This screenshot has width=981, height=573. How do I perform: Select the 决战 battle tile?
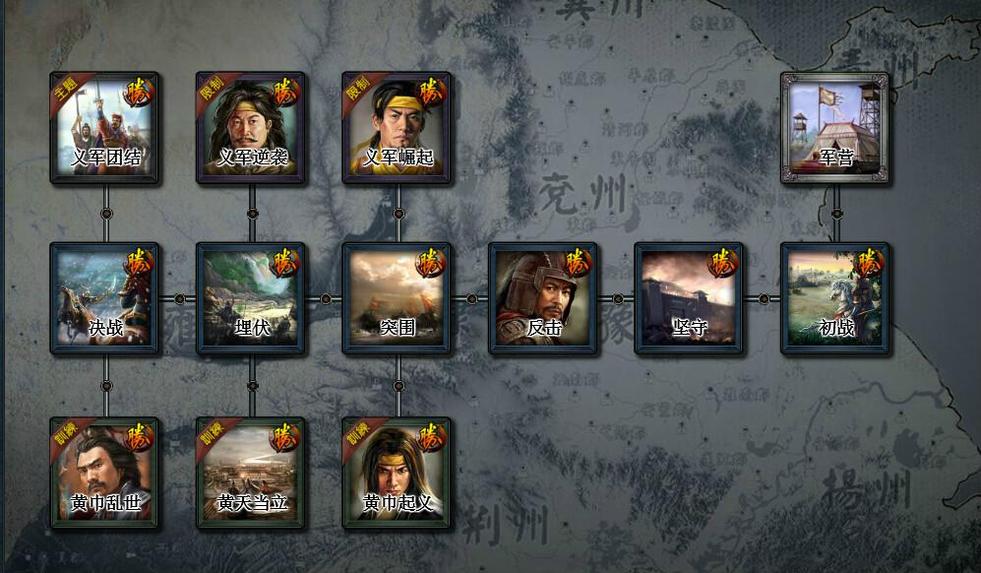pos(105,298)
